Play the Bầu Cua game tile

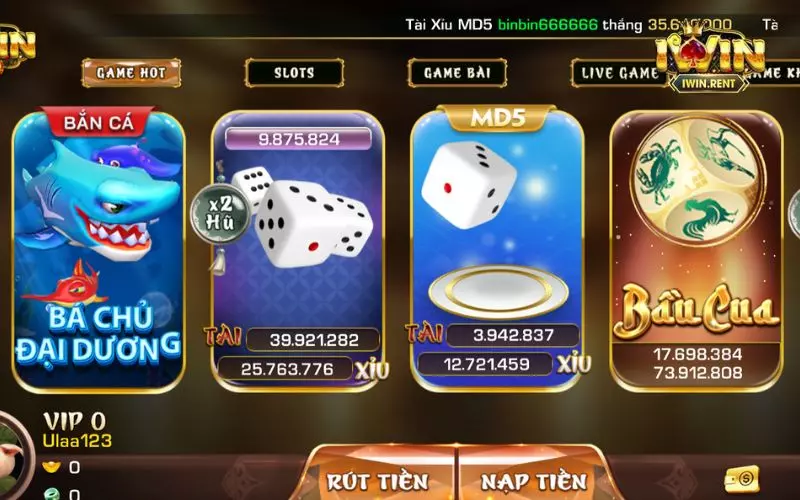(697, 250)
